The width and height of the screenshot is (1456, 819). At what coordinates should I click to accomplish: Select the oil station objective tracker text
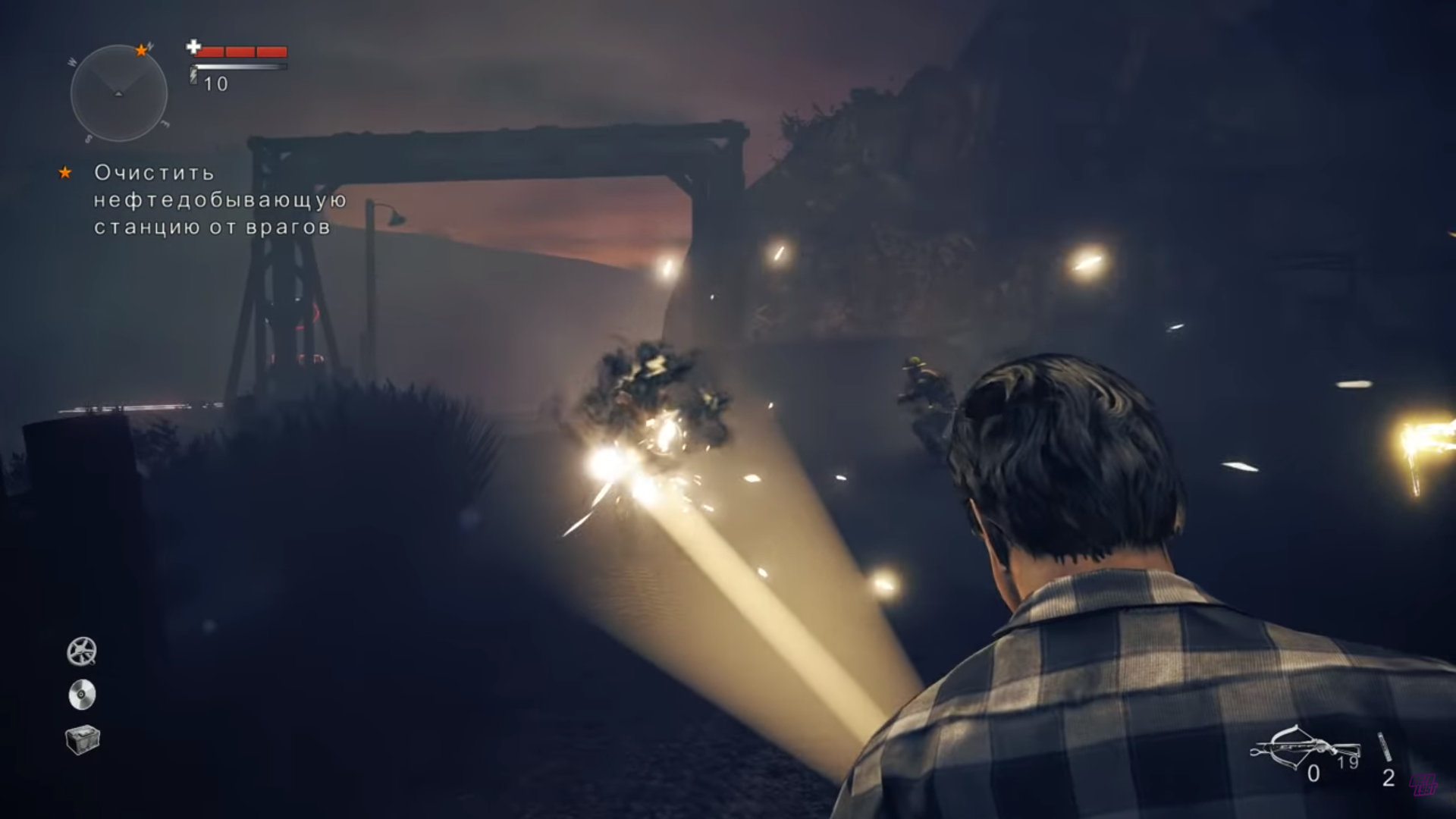coord(220,200)
